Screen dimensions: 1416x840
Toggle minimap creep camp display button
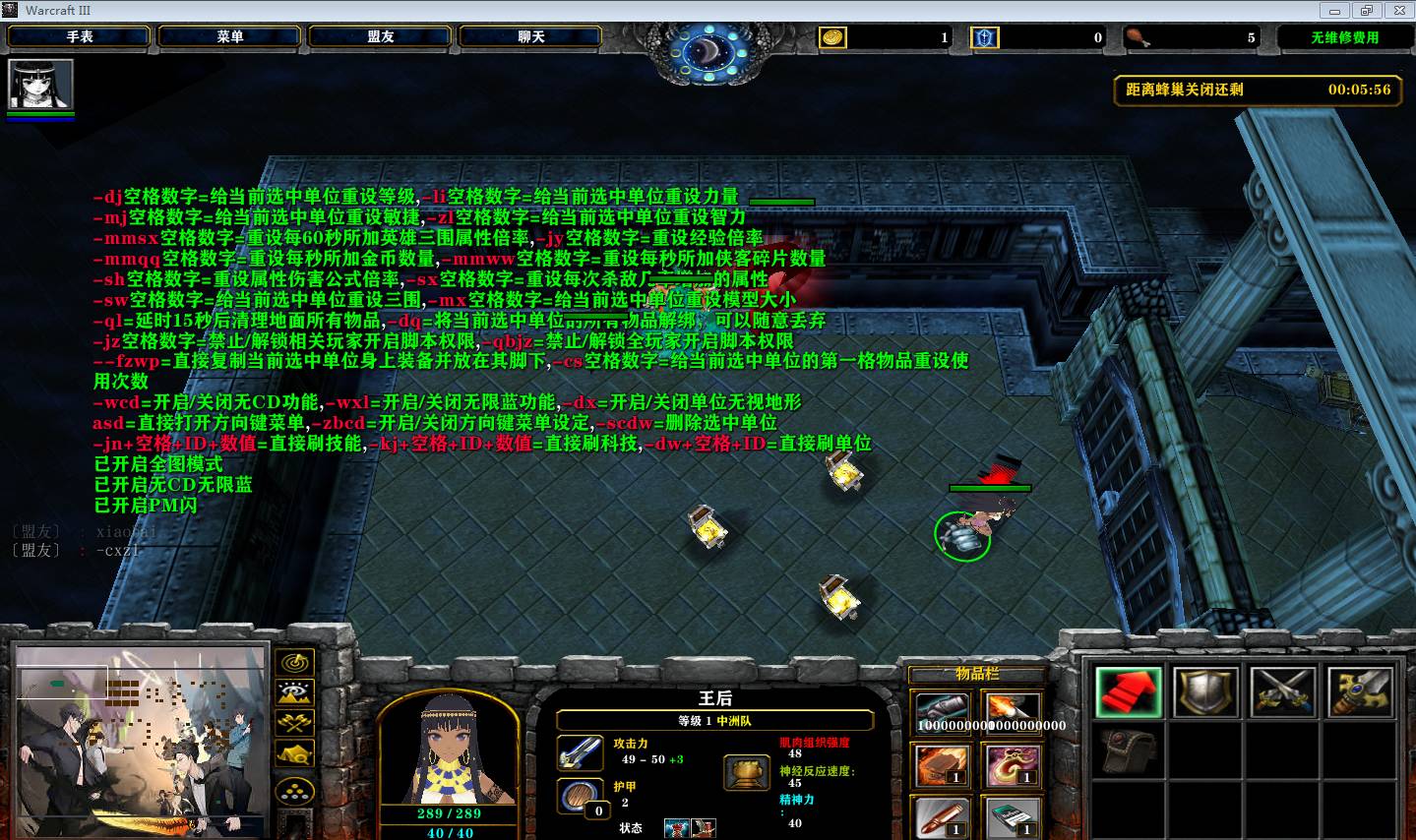(295, 755)
